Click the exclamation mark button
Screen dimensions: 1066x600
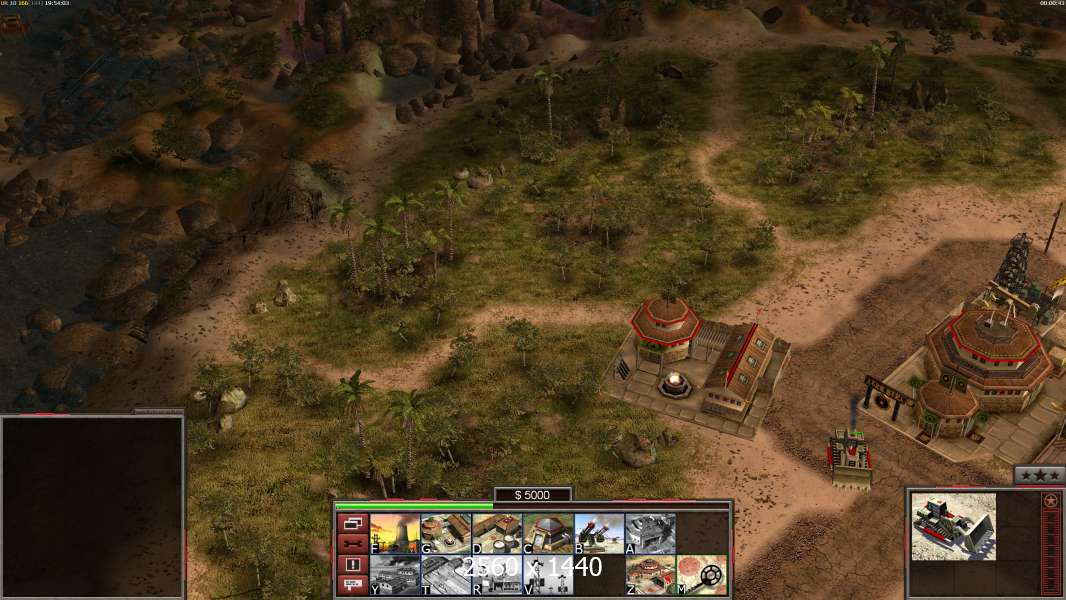[352, 565]
